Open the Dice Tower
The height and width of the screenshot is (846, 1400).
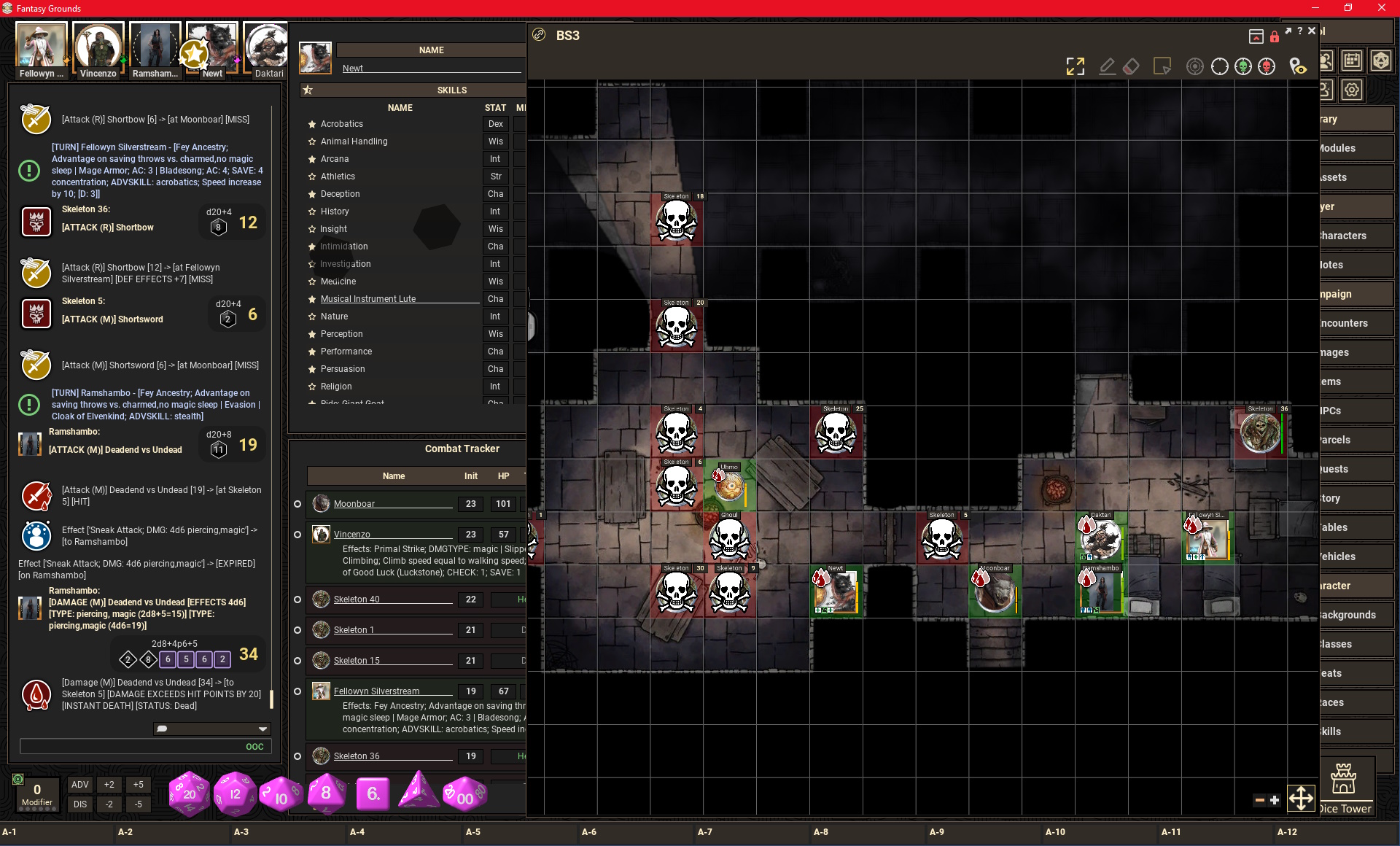[x=1345, y=788]
